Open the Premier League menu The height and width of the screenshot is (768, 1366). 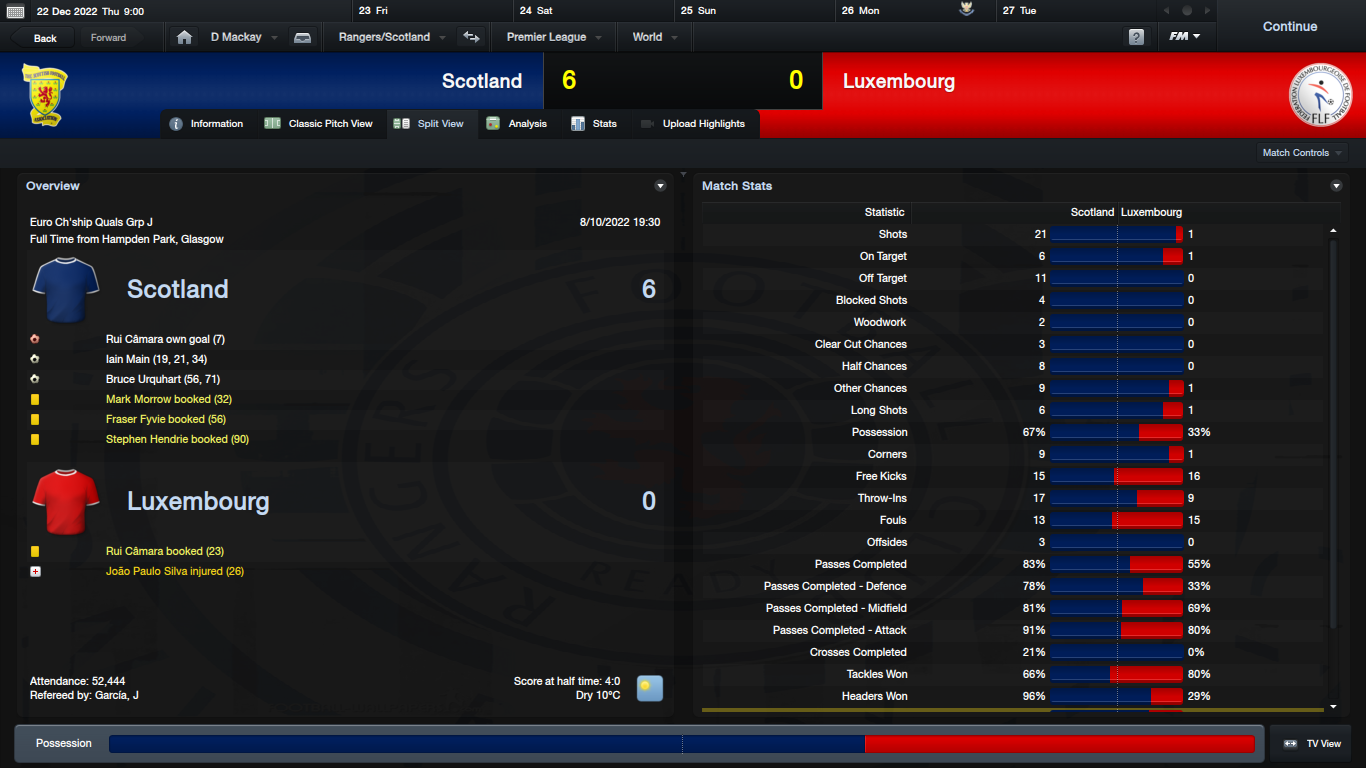(x=553, y=37)
